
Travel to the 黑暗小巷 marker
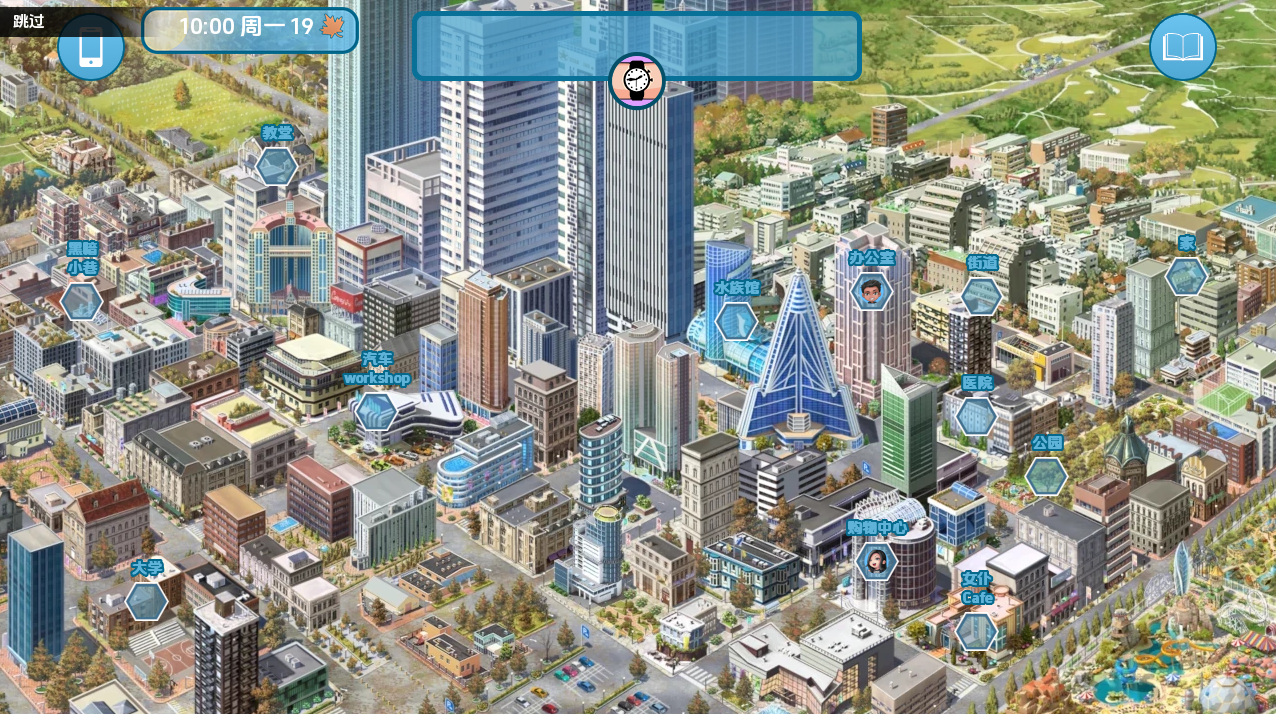pyautogui.click(x=81, y=300)
